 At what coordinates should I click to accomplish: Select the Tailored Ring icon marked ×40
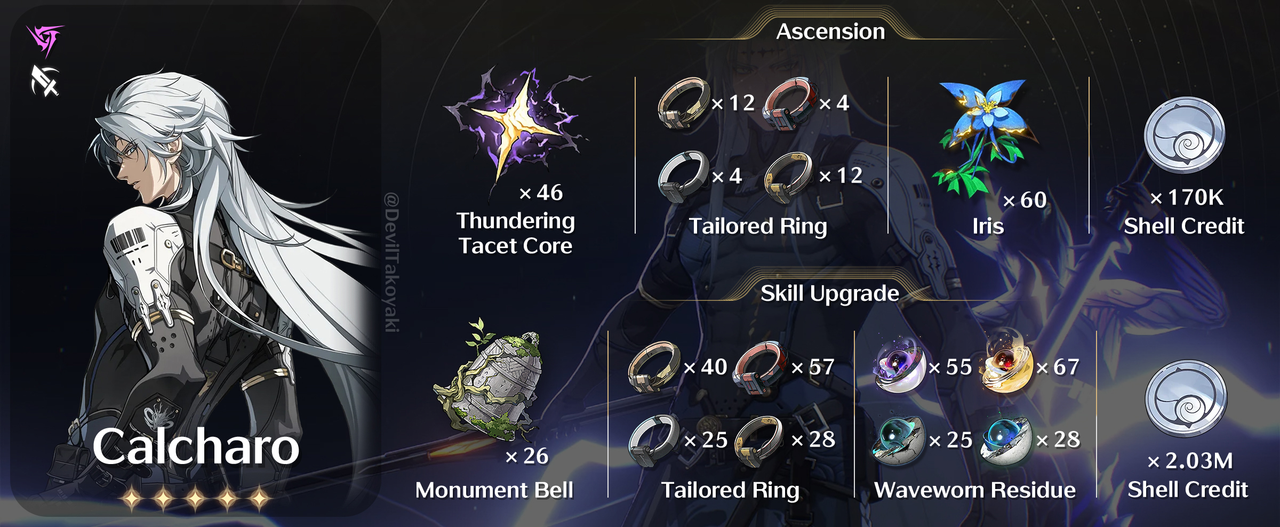click(653, 368)
